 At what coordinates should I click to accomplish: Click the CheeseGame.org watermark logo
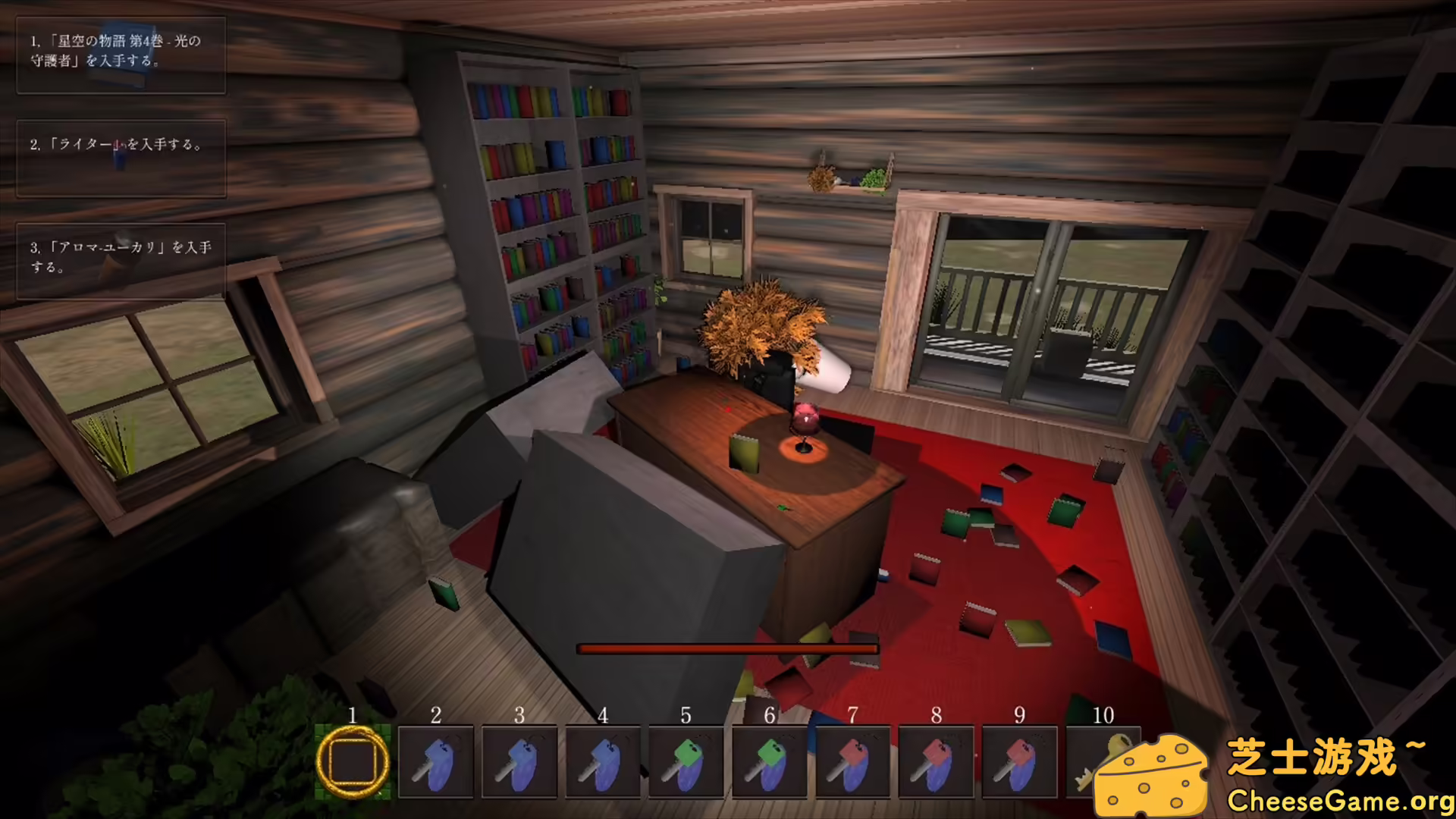pos(1274,773)
